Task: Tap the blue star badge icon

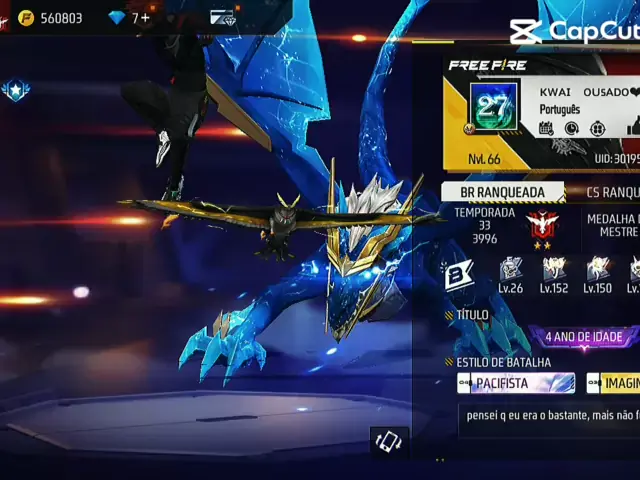Action: [15, 91]
